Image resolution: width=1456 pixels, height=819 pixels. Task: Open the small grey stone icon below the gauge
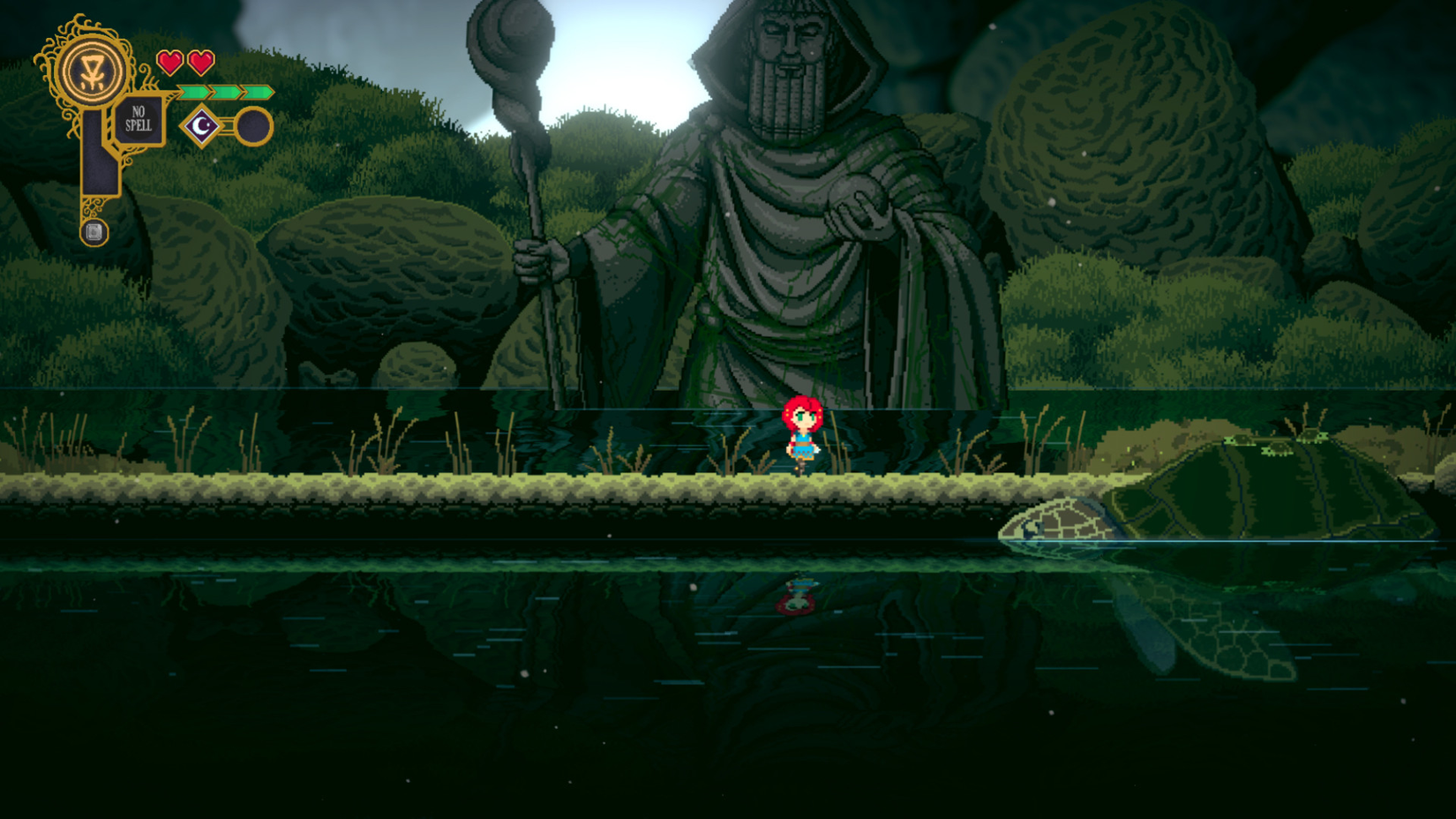(x=94, y=232)
